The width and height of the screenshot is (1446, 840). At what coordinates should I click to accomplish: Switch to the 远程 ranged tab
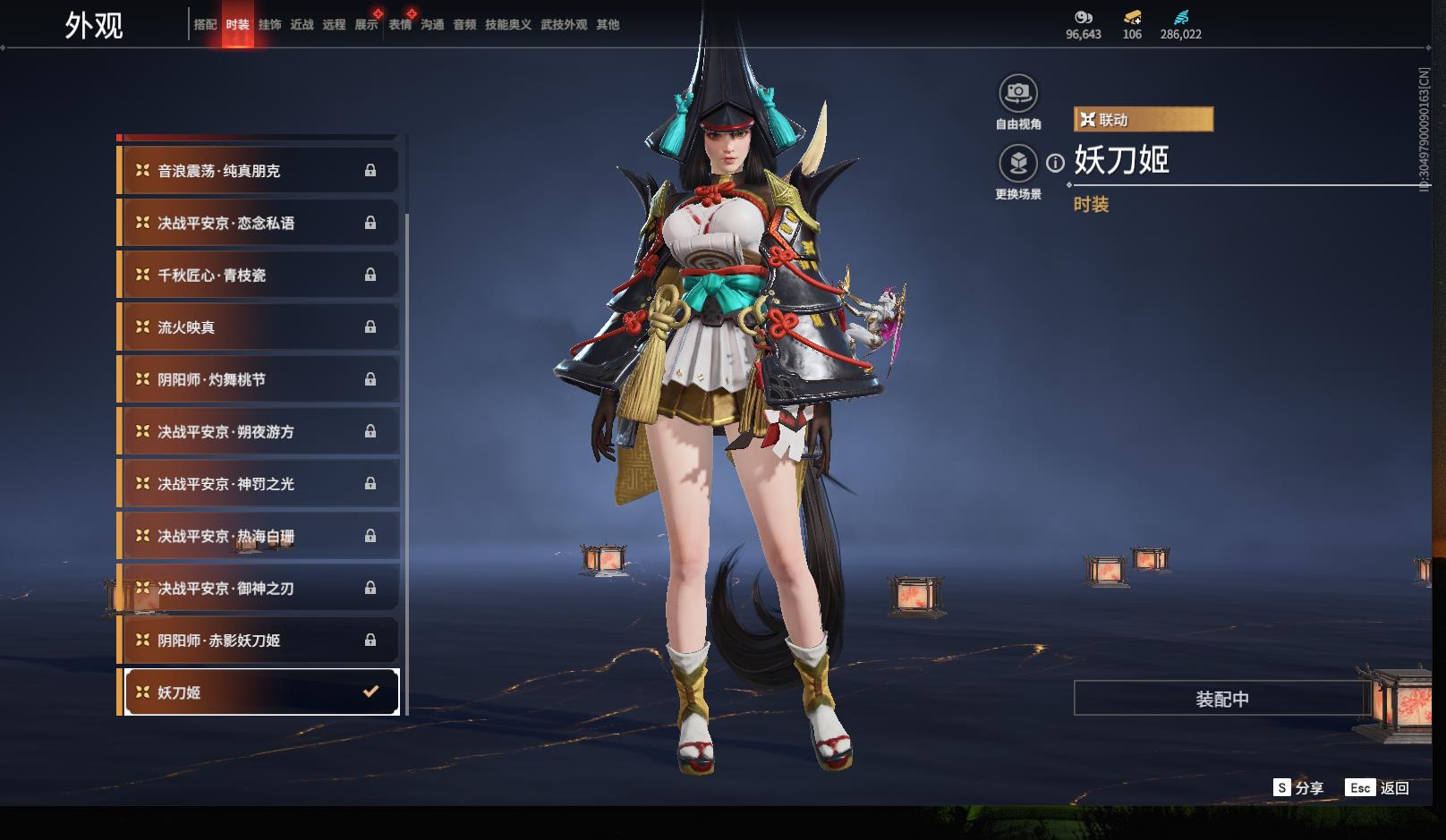click(x=334, y=25)
